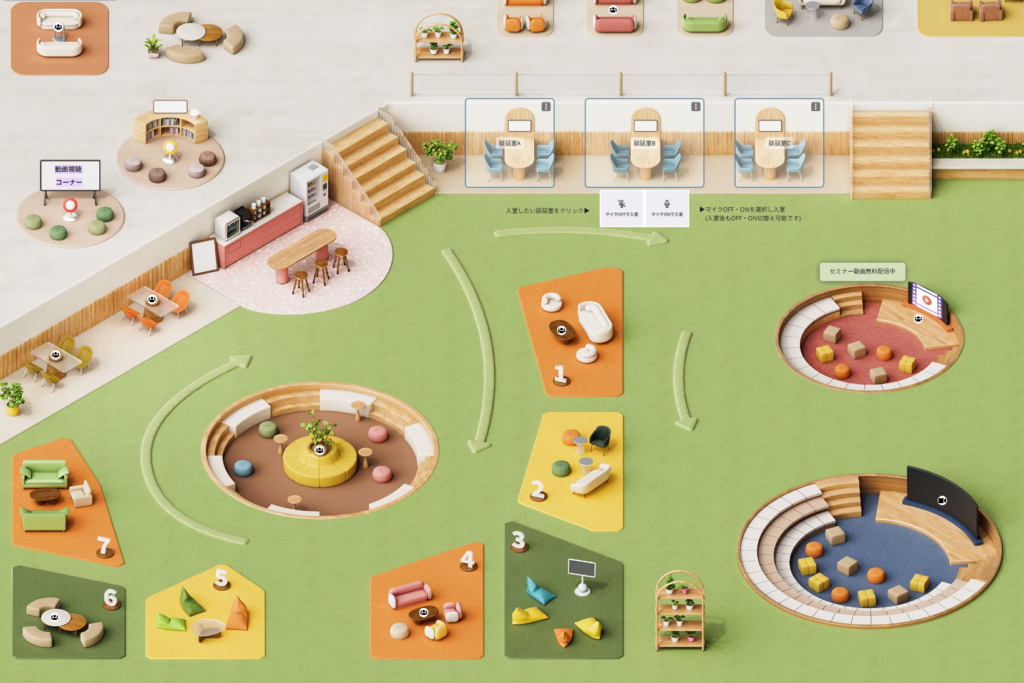Click the セミナー動画無料配信中 label
Image resolution: width=1024 pixels, height=683 pixels.
pos(862,271)
